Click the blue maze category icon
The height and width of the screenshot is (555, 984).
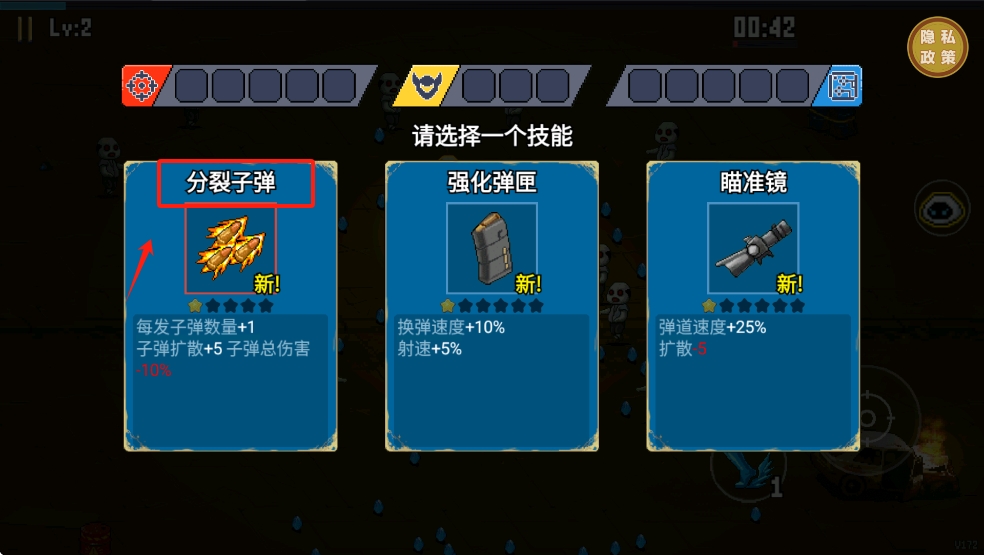[x=843, y=86]
